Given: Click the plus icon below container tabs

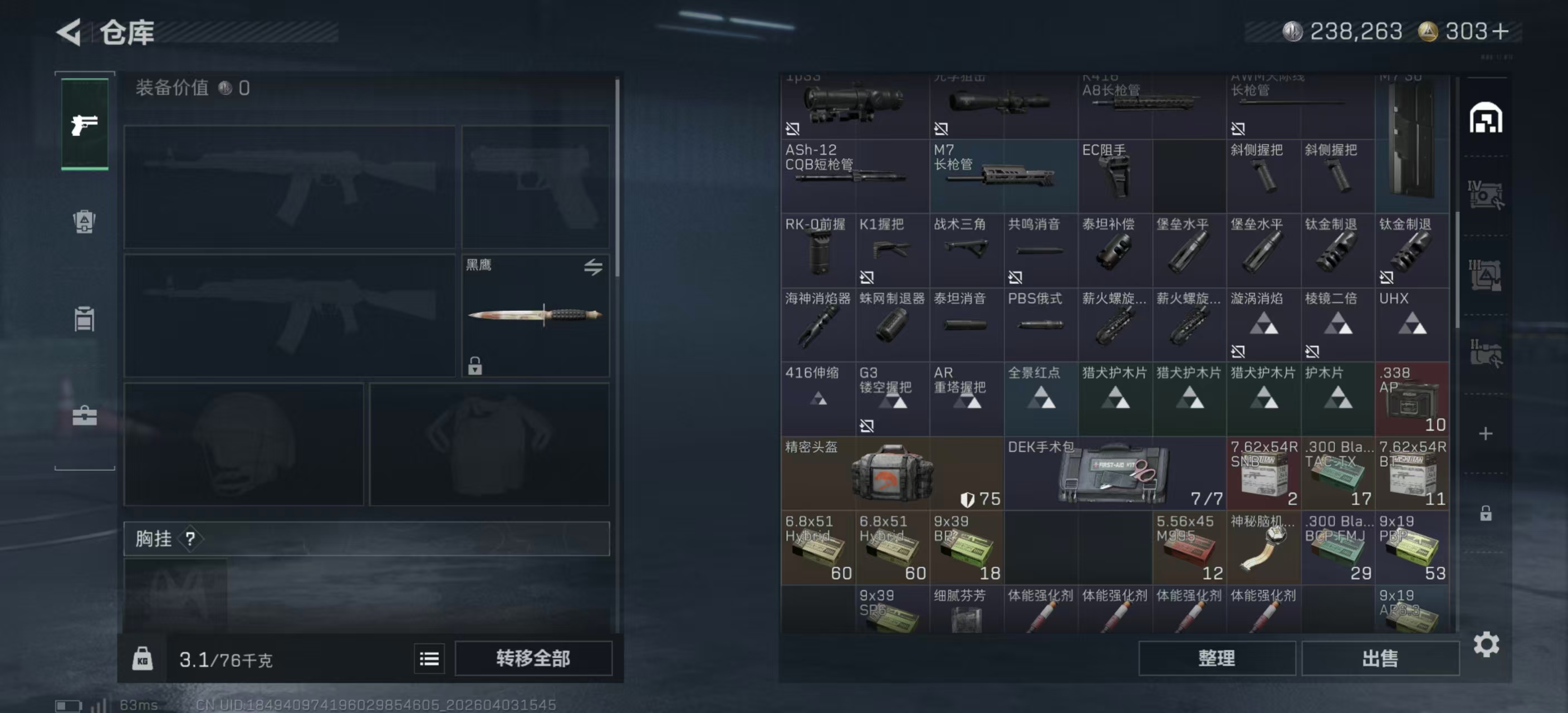Looking at the screenshot, I should 1487,433.
